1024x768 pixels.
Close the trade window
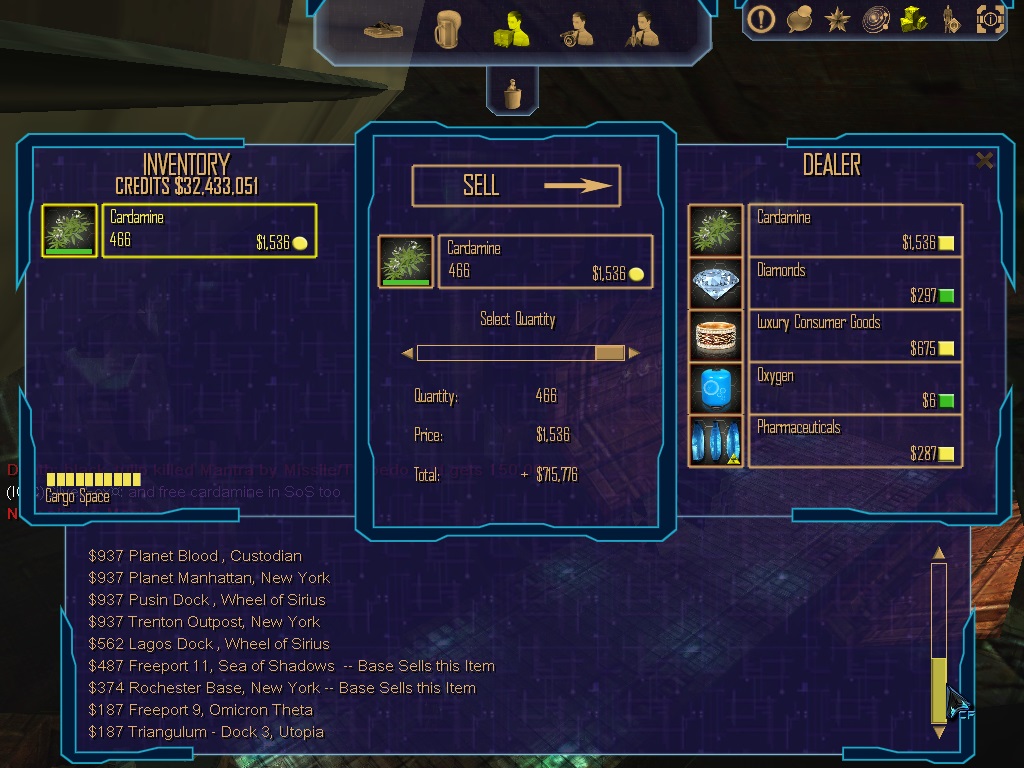click(985, 160)
